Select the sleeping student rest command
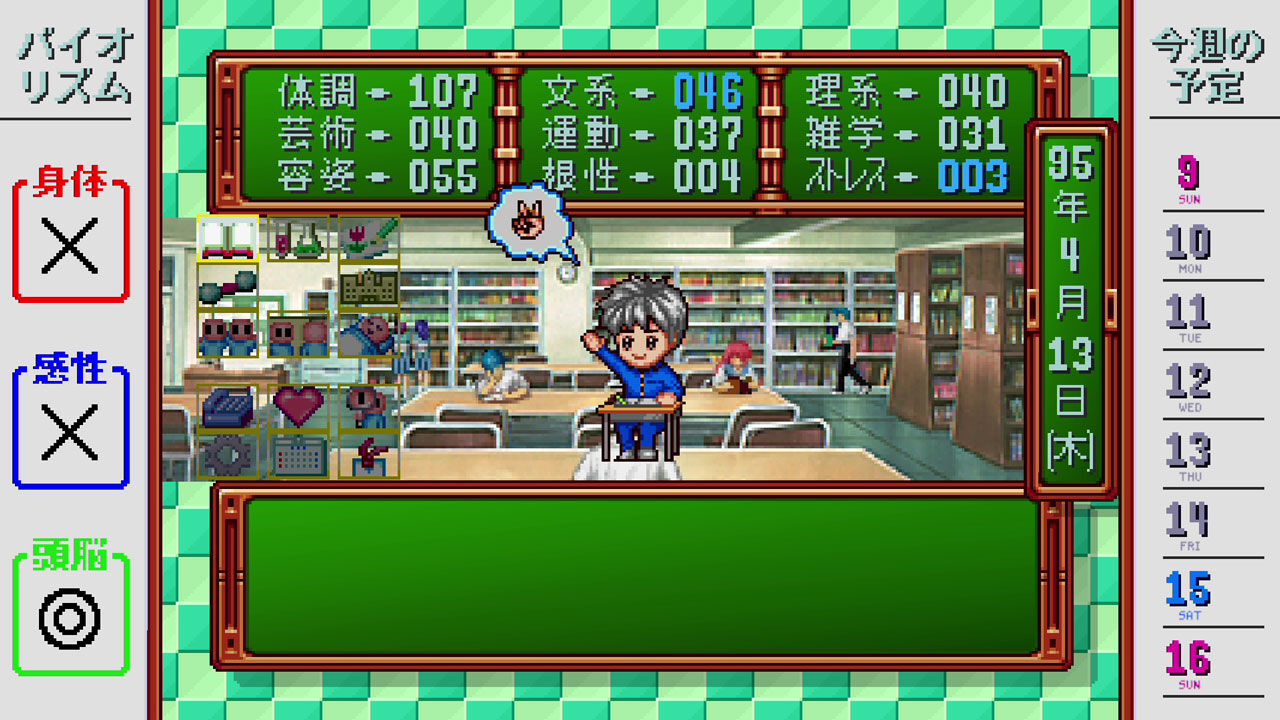Viewport: 1280px width, 720px height. pos(368,334)
